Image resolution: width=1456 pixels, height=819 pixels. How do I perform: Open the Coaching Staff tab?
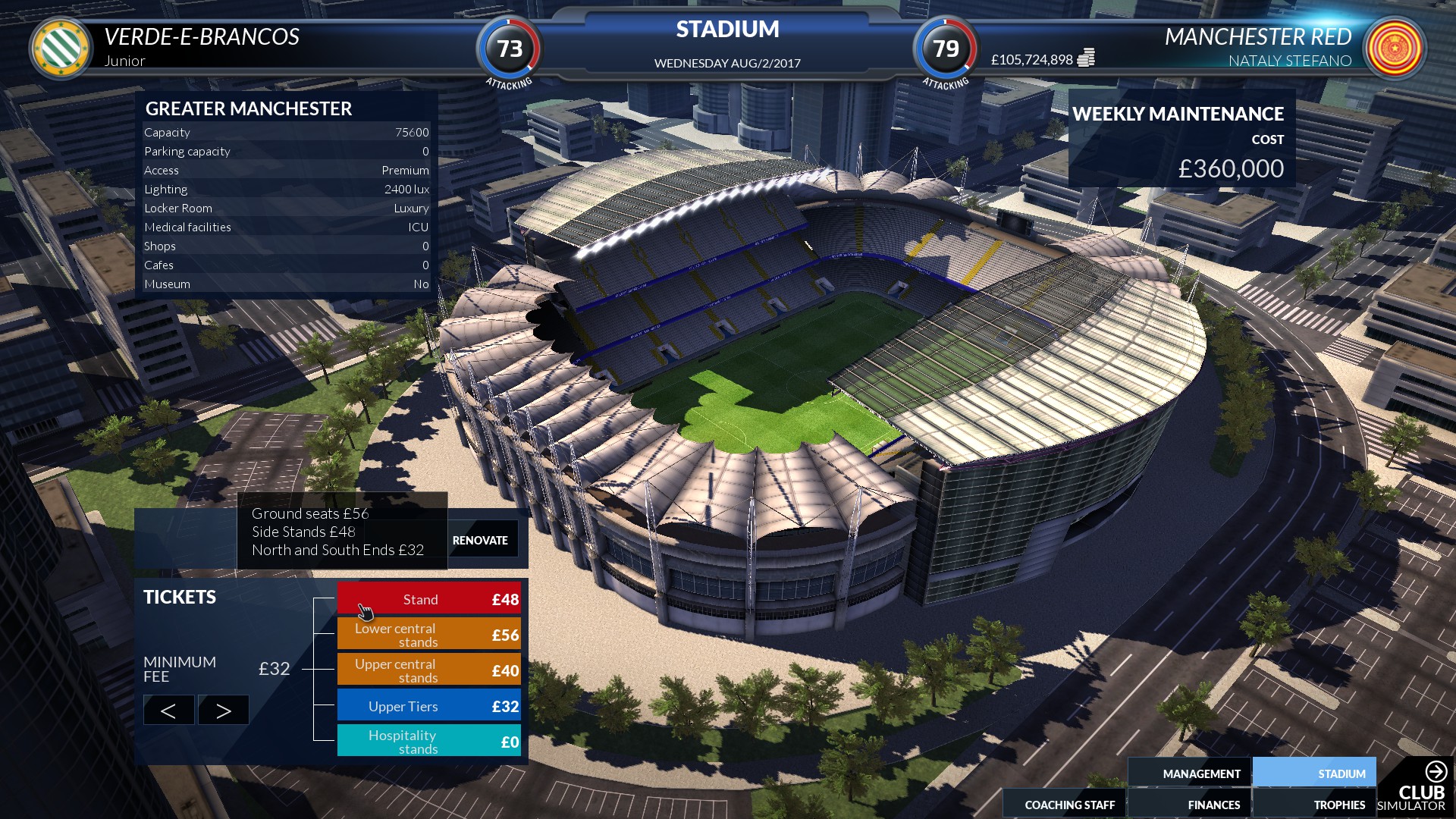point(1069,804)
